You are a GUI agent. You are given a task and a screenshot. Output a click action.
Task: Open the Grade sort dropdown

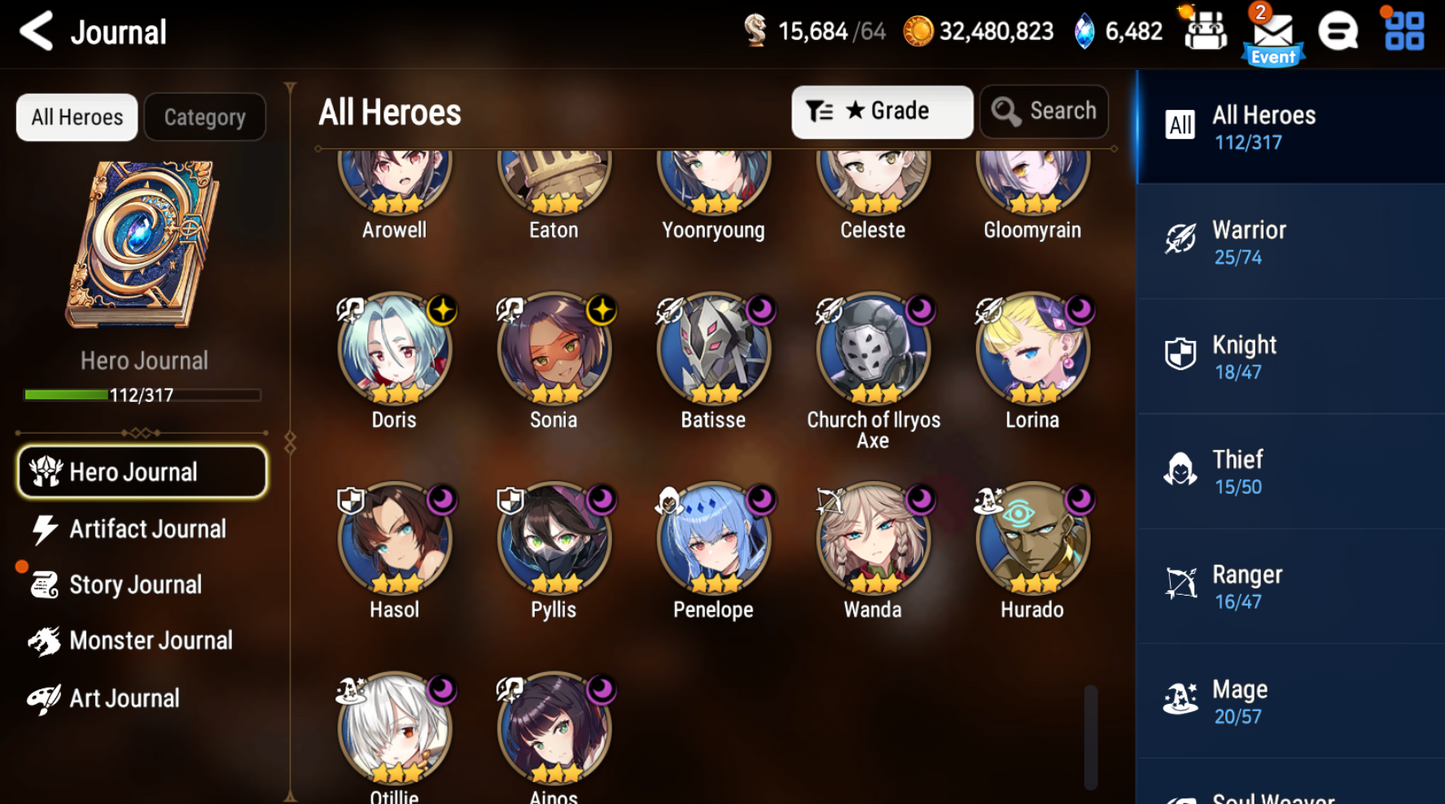pyautogui.click(x=881, y=111)
